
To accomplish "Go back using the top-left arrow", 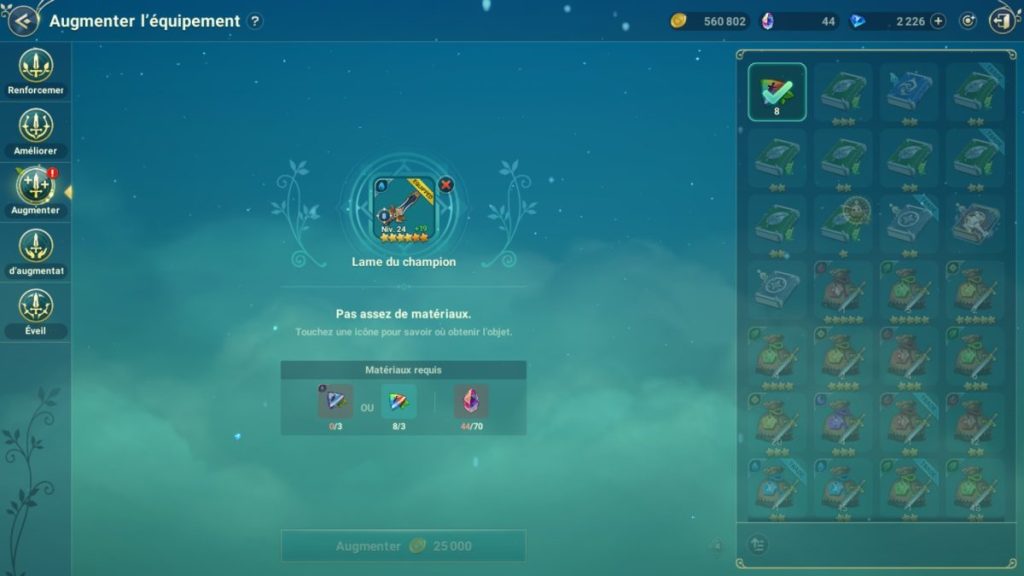I will tap(22, 20).
